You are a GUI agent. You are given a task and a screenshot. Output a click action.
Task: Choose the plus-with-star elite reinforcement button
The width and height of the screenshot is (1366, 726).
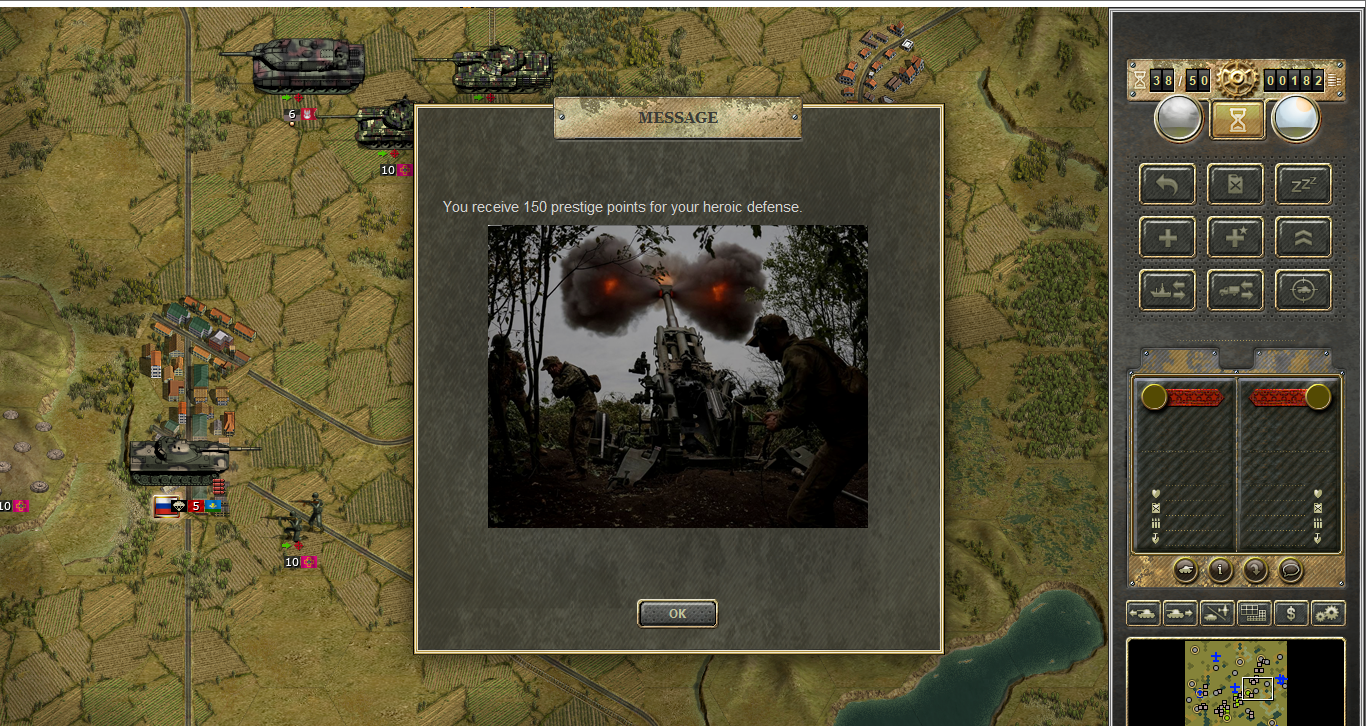(x=1235, y=237)
